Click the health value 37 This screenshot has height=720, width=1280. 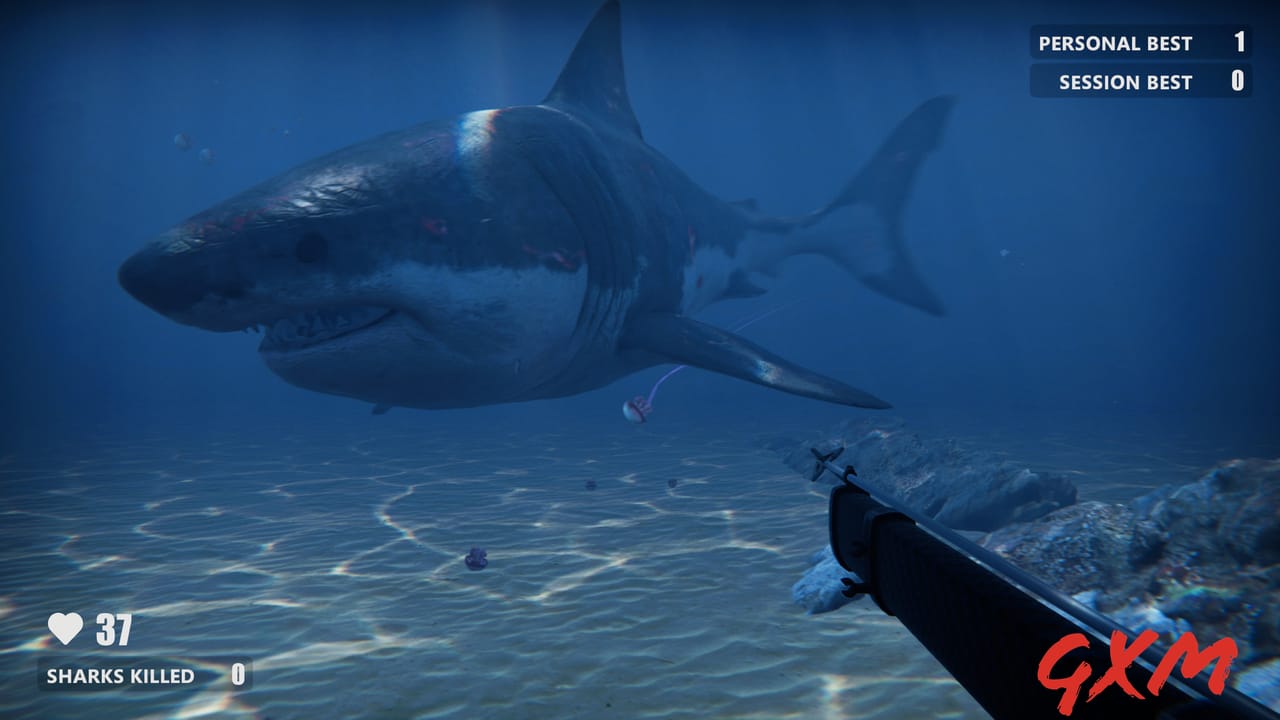tap(115, 629)
